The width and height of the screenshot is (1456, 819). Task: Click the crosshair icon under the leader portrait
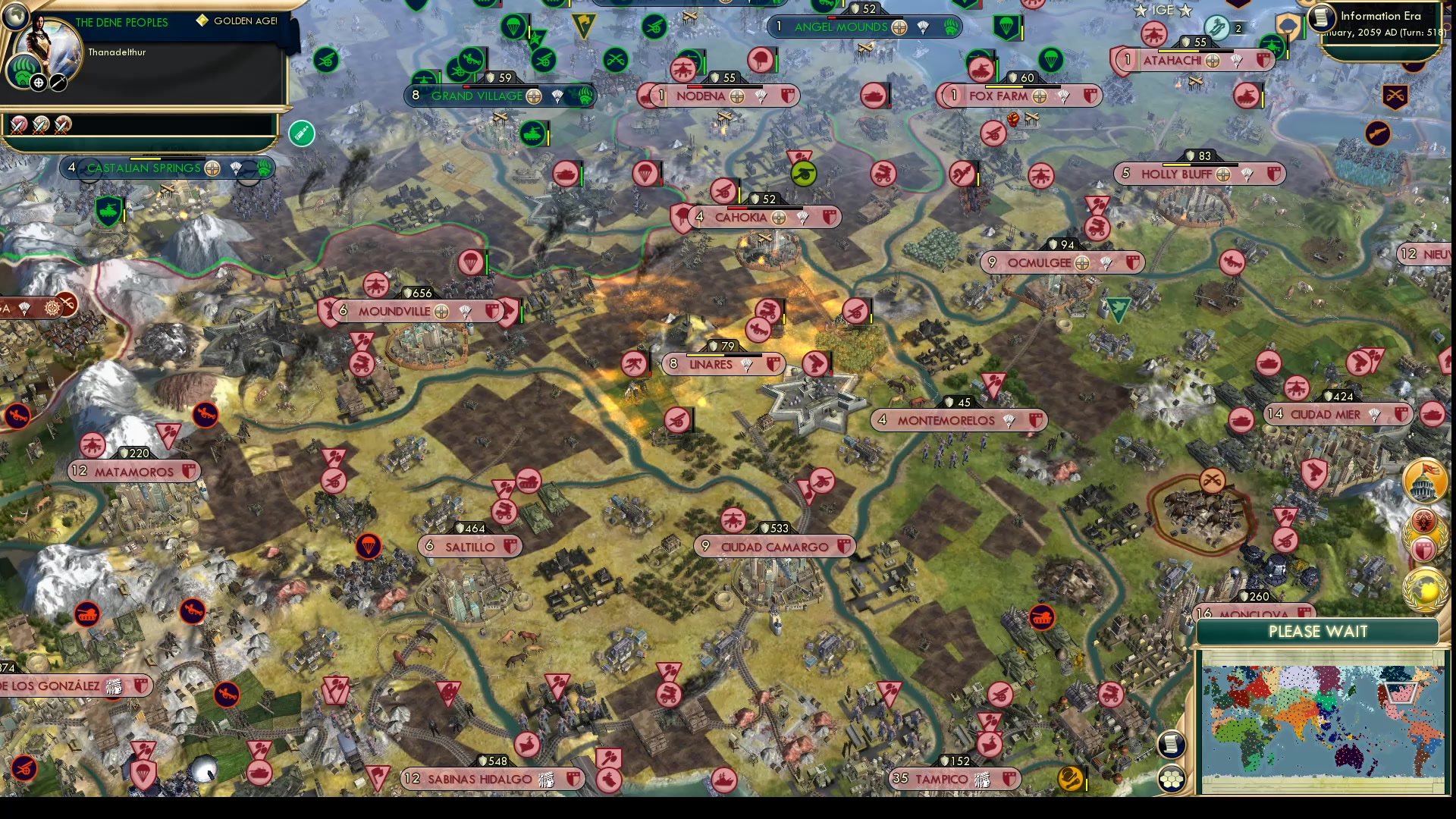38,82
